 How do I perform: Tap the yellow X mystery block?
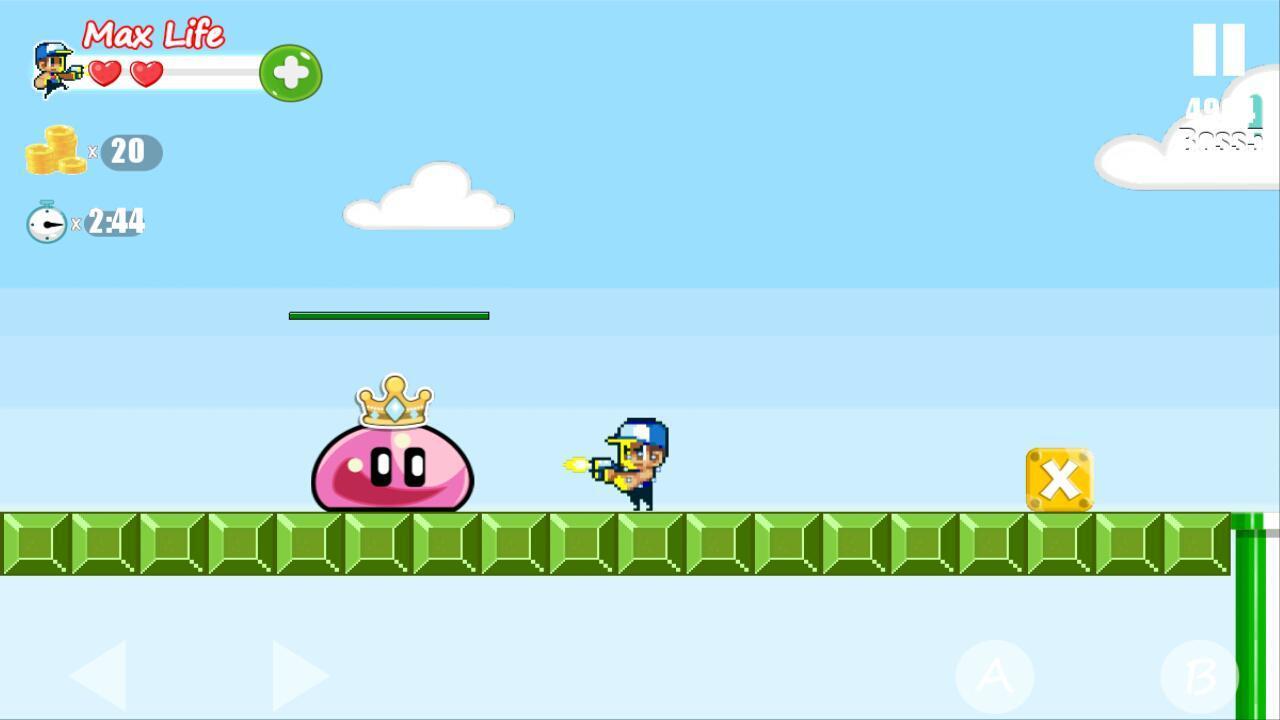1059,481
